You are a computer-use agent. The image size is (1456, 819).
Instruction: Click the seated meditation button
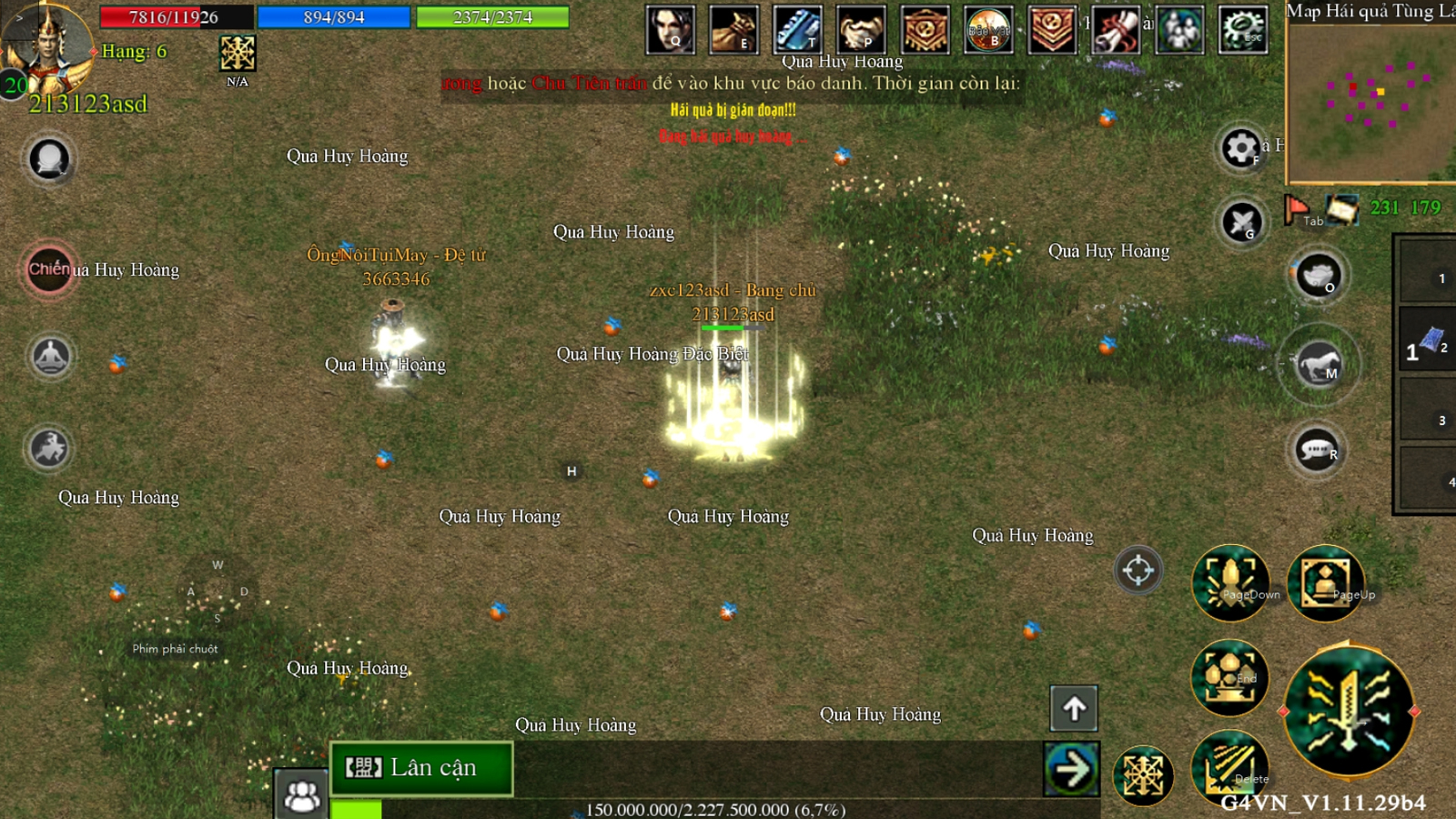(x=51, y=356)
